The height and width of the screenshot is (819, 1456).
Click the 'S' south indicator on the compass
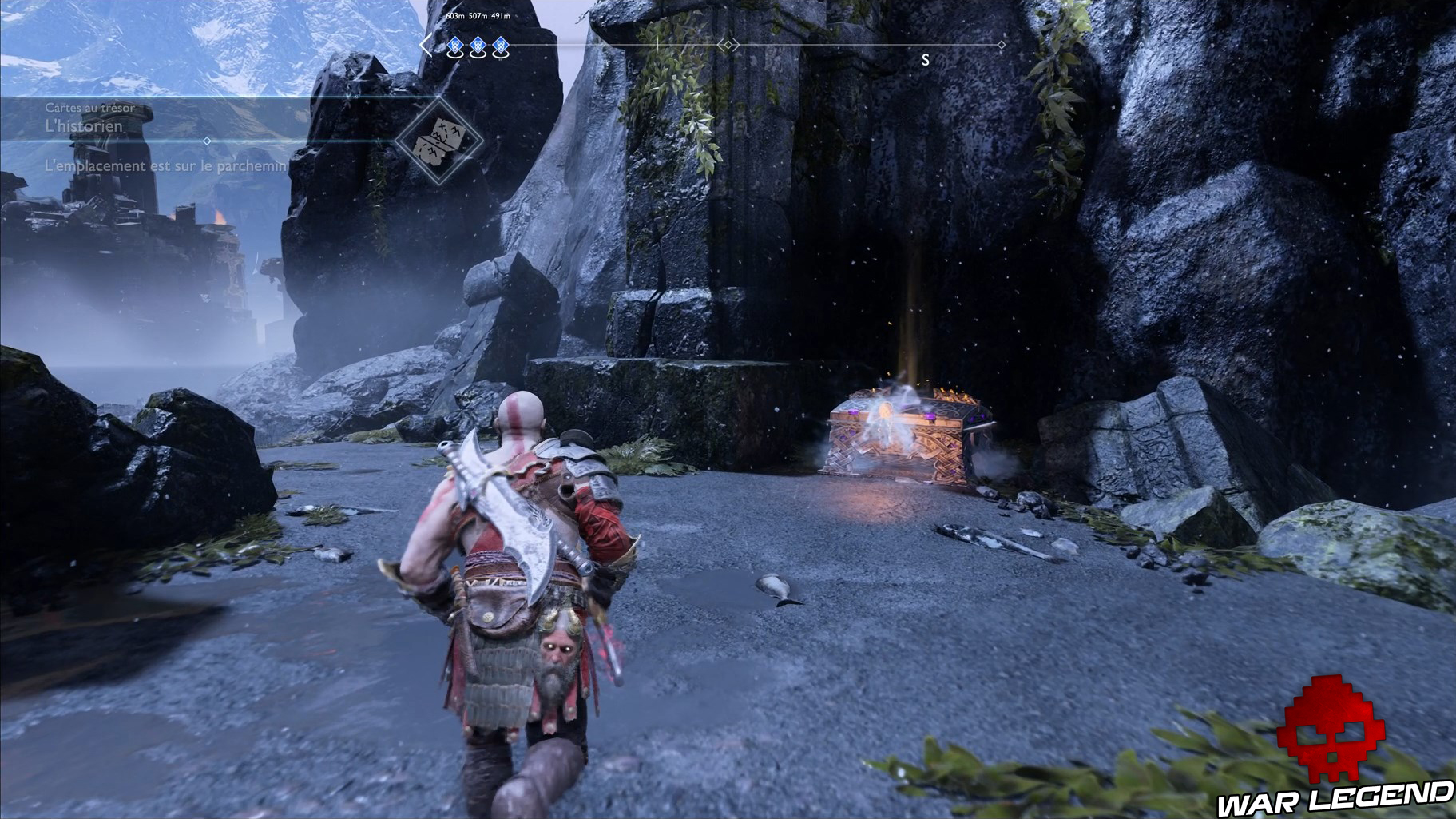pyautogui.click(x=925, y=58)
